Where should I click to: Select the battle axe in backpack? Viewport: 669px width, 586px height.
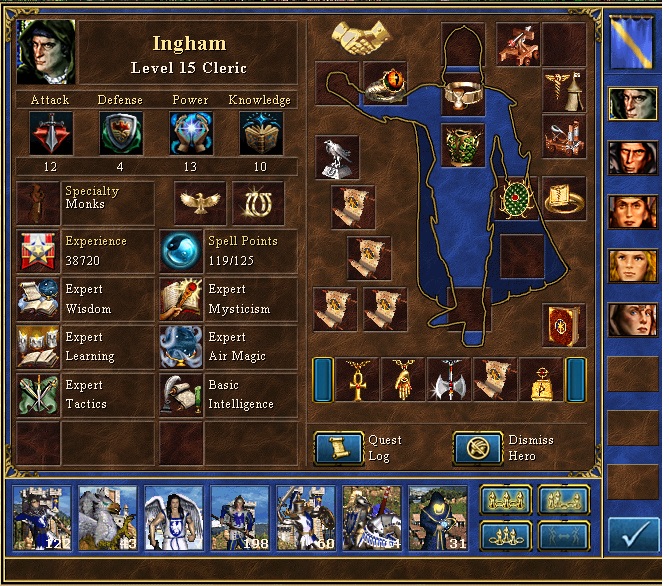point(447,379)
